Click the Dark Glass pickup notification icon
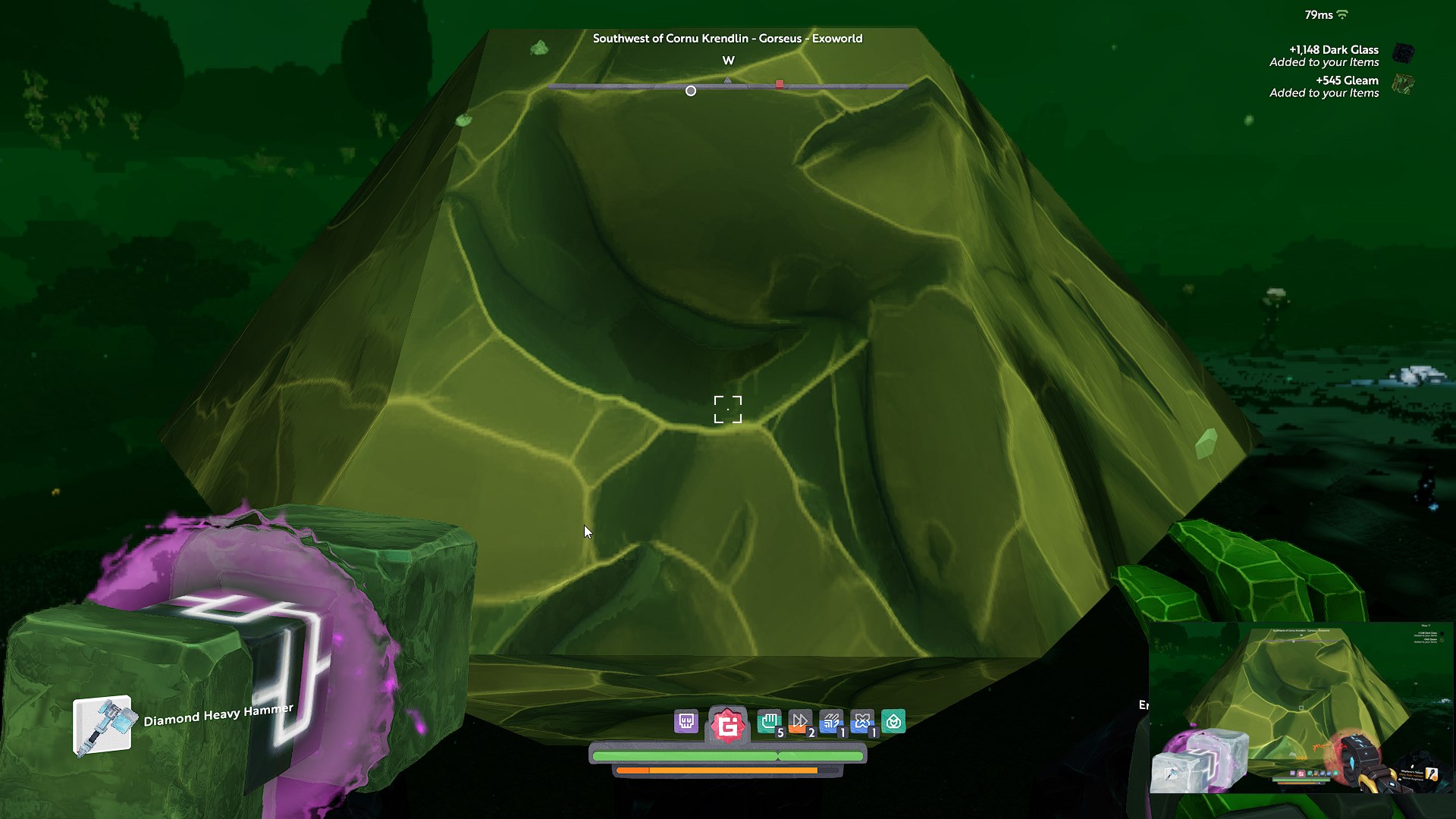The image size is (1456, 819). [1404, 53]
